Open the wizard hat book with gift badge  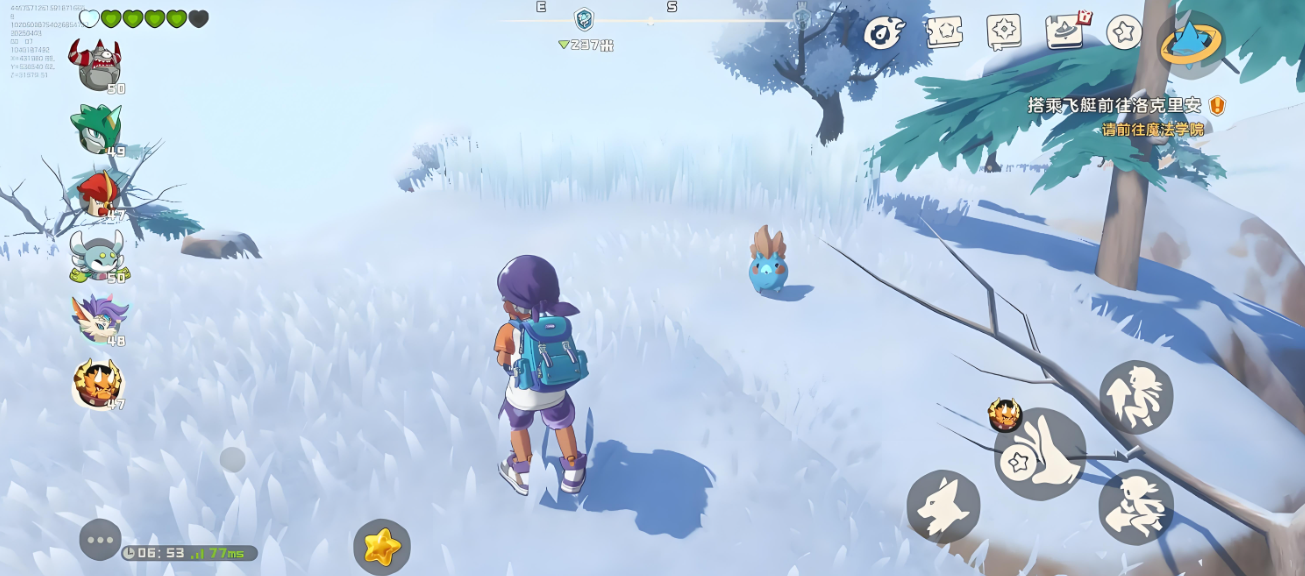(1066, 32)
